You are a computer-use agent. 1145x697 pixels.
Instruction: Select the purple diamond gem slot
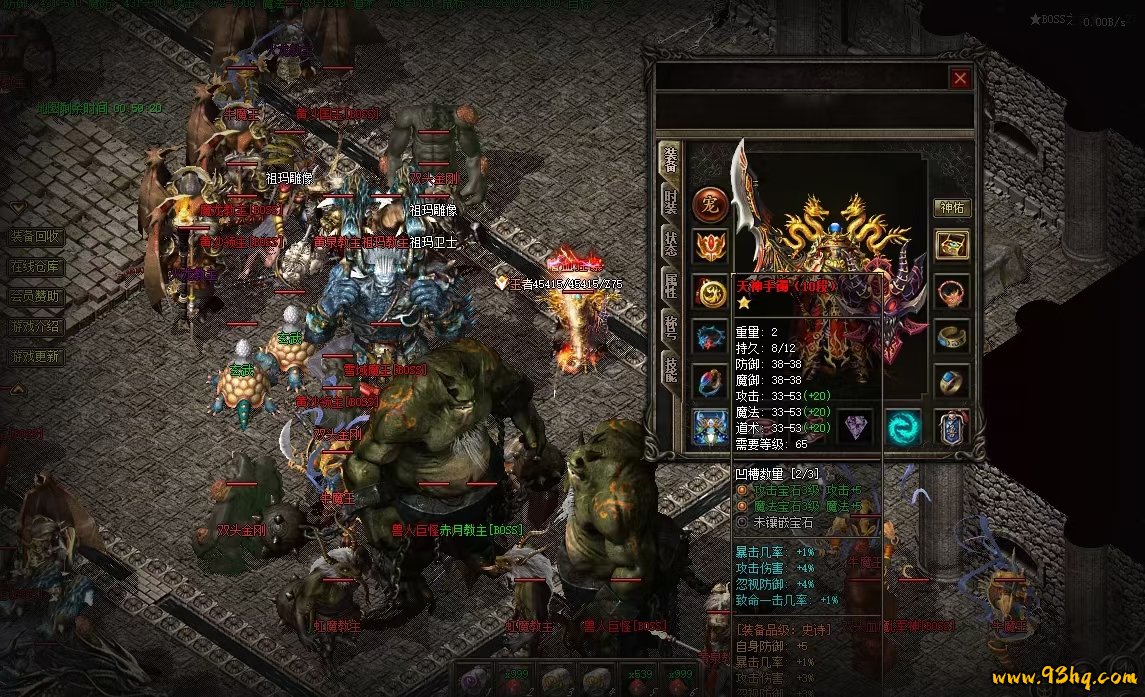click(855, 427)
